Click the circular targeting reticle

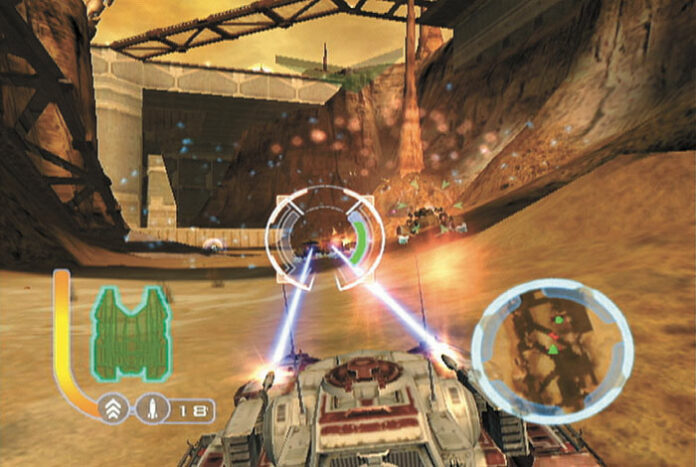coord(325,238)
